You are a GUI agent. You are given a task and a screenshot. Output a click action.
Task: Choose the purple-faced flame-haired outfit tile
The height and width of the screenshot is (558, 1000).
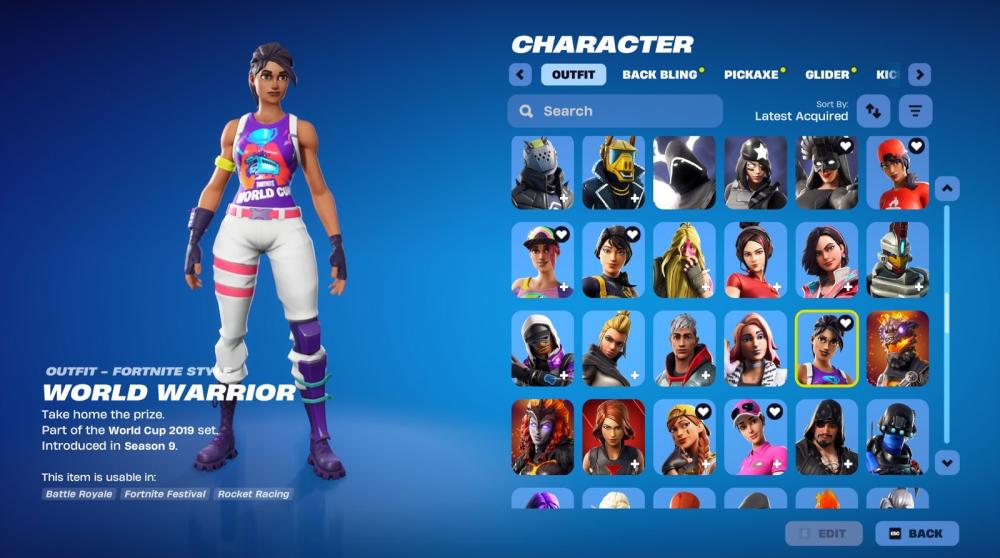[x=543, y=437]
